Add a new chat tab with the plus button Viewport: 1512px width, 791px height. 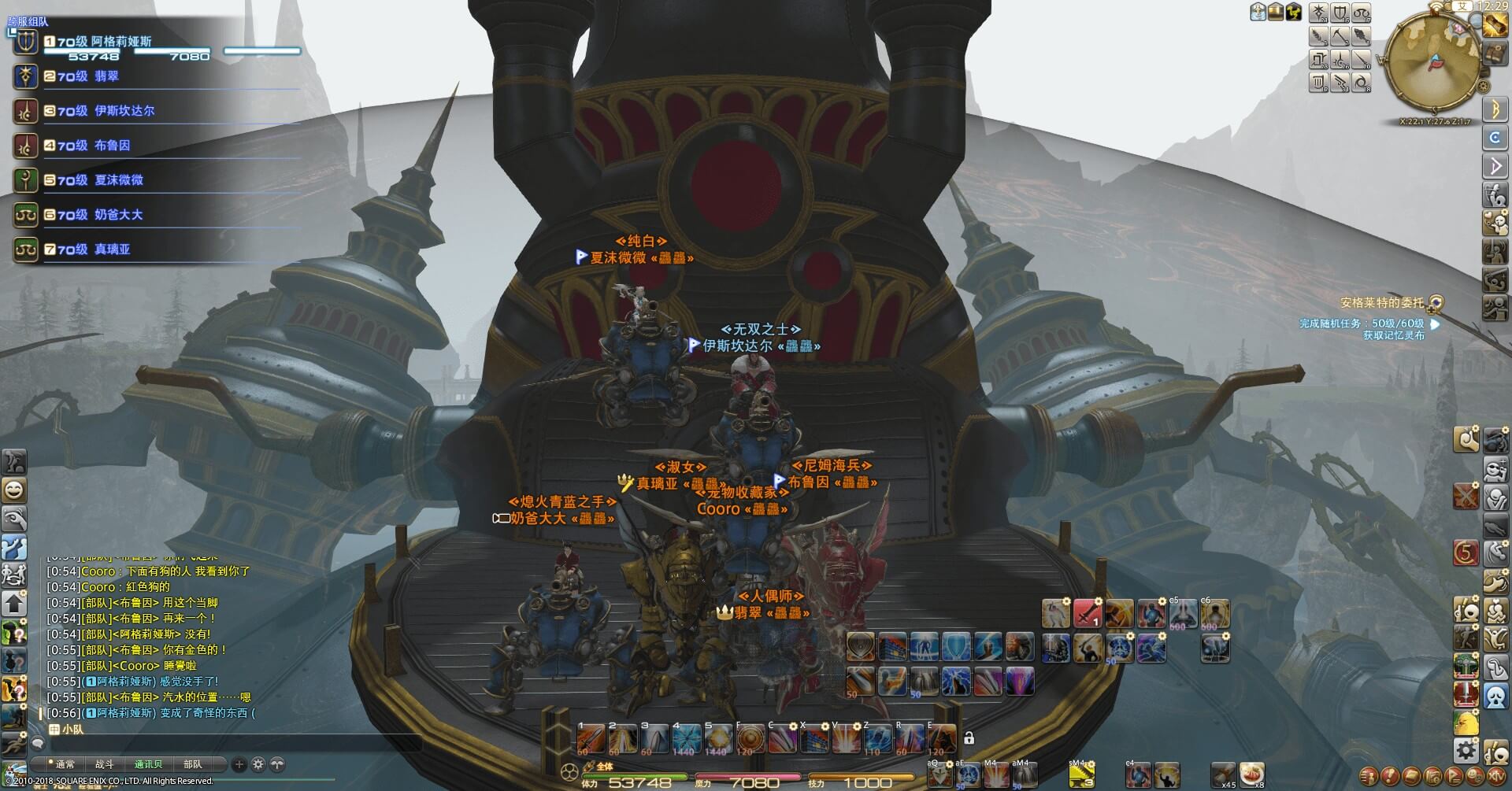click(239, 764)
